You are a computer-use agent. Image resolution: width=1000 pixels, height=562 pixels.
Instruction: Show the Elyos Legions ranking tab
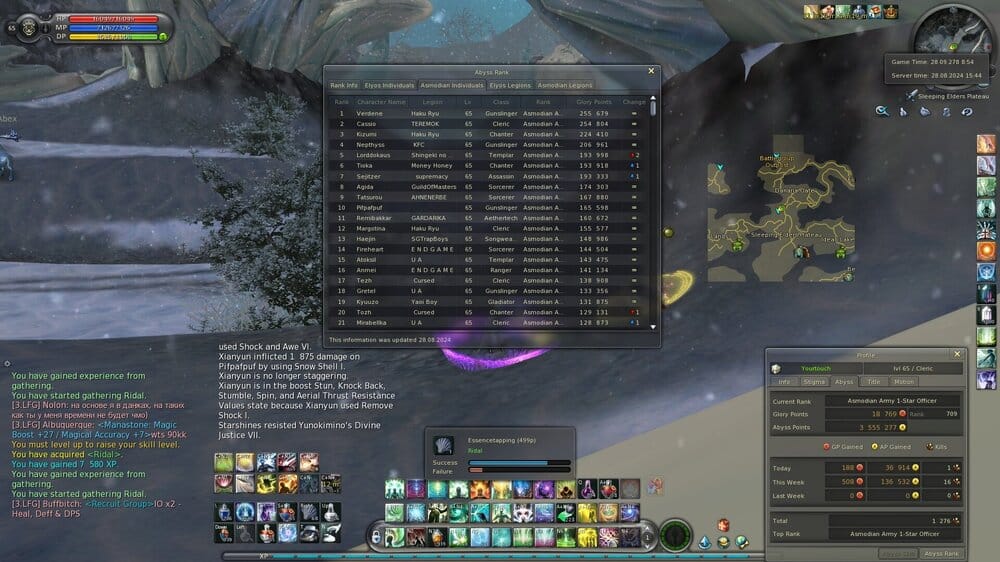coord(510,86)
